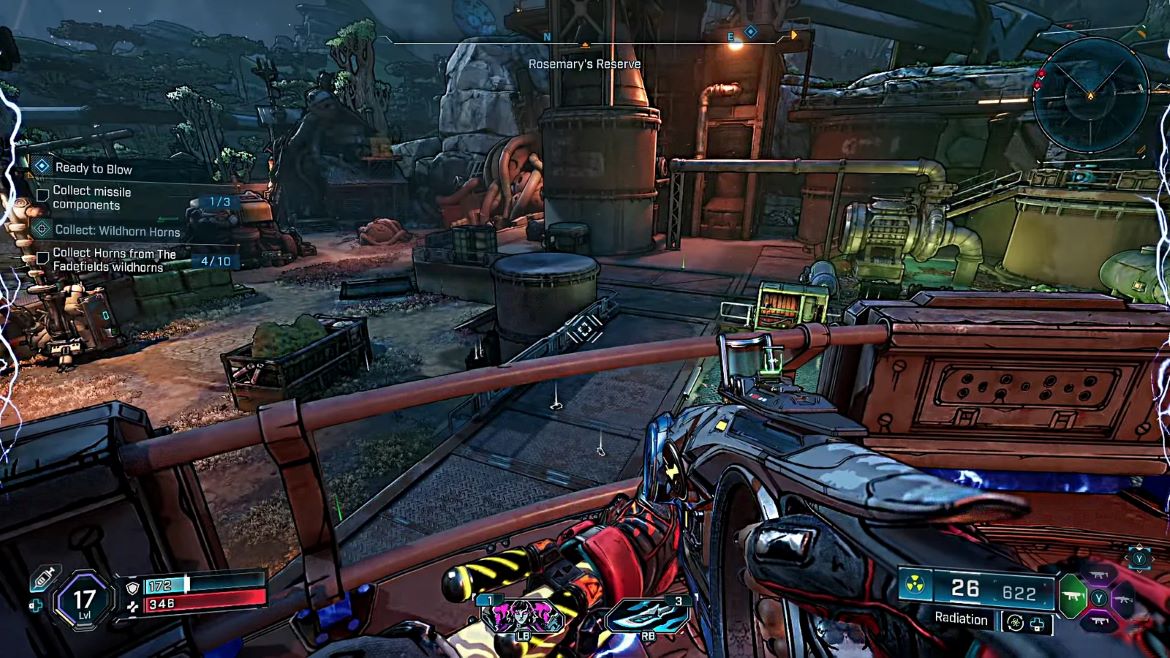
Task: Switch to the top weapon slot
Action: tap(1100, 575)
